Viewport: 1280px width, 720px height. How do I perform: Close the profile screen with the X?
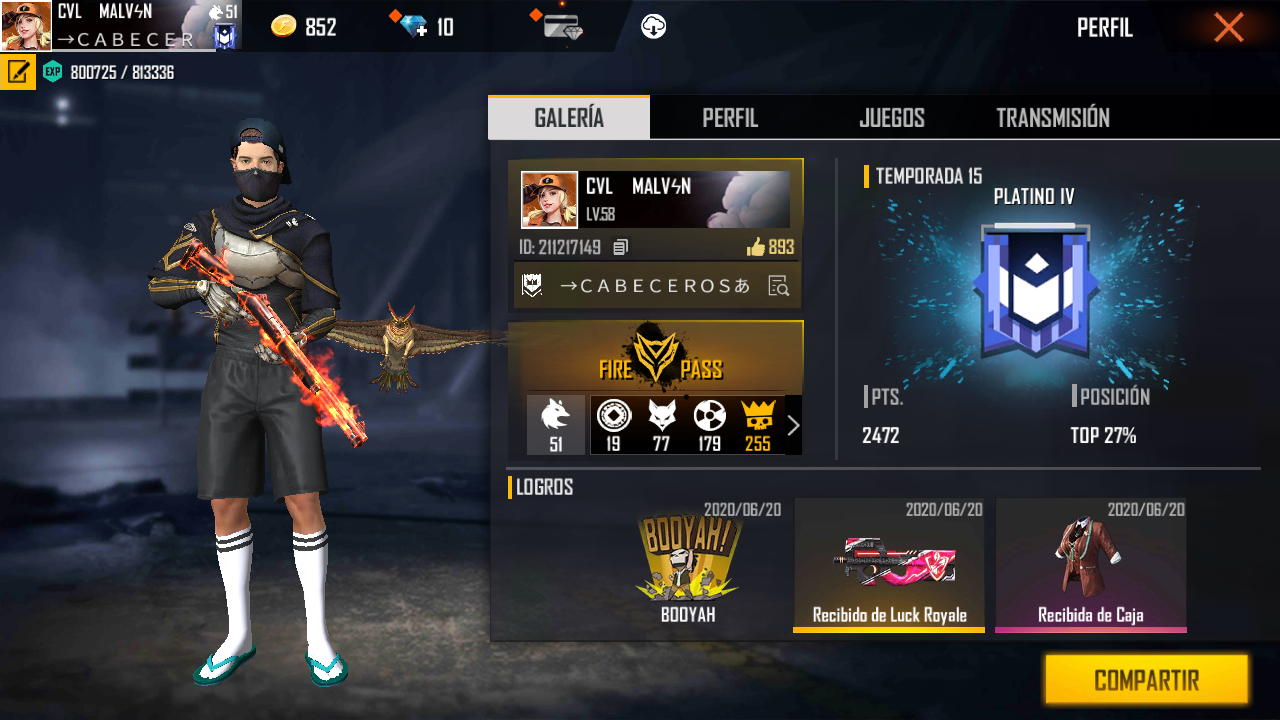[x=1229, y=27]
